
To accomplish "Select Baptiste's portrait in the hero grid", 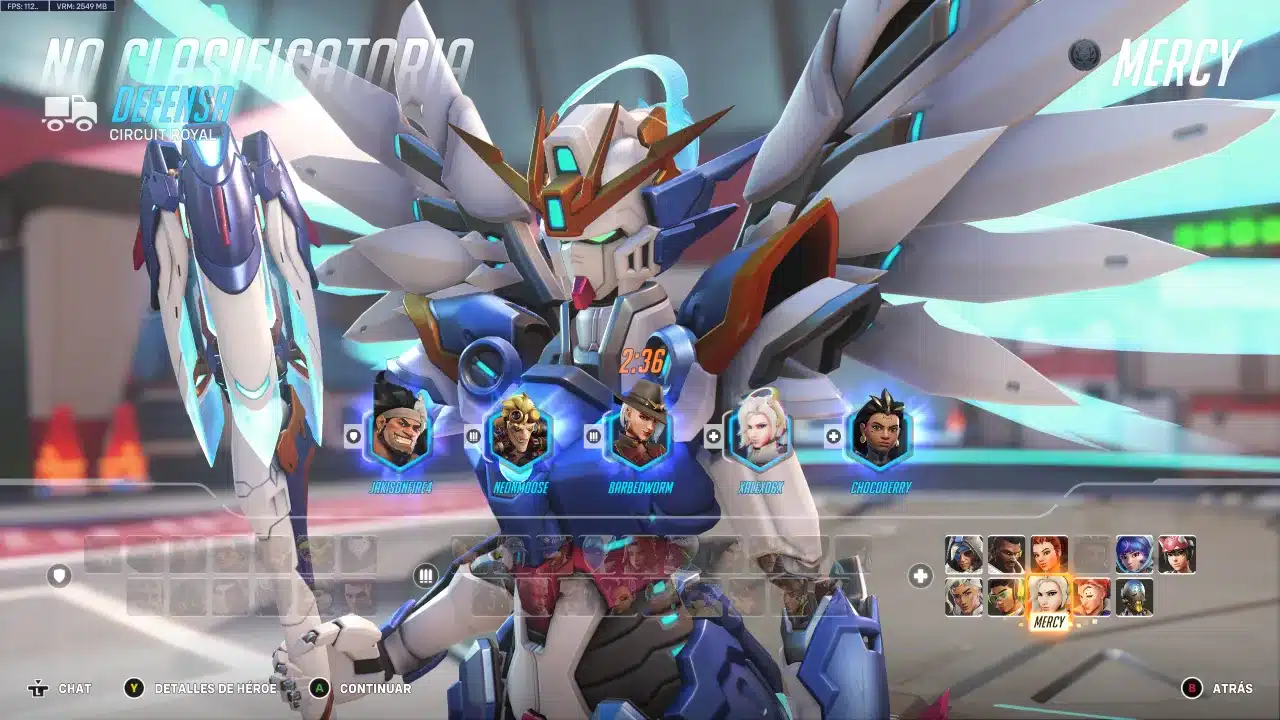I will pos(1005,556).
